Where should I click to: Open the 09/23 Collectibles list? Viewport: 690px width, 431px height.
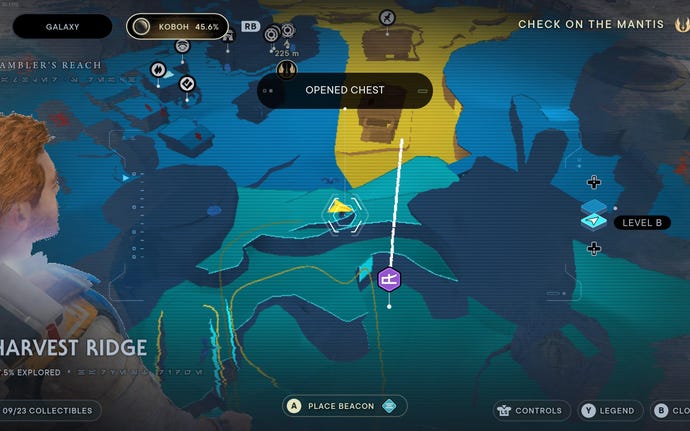48,410
